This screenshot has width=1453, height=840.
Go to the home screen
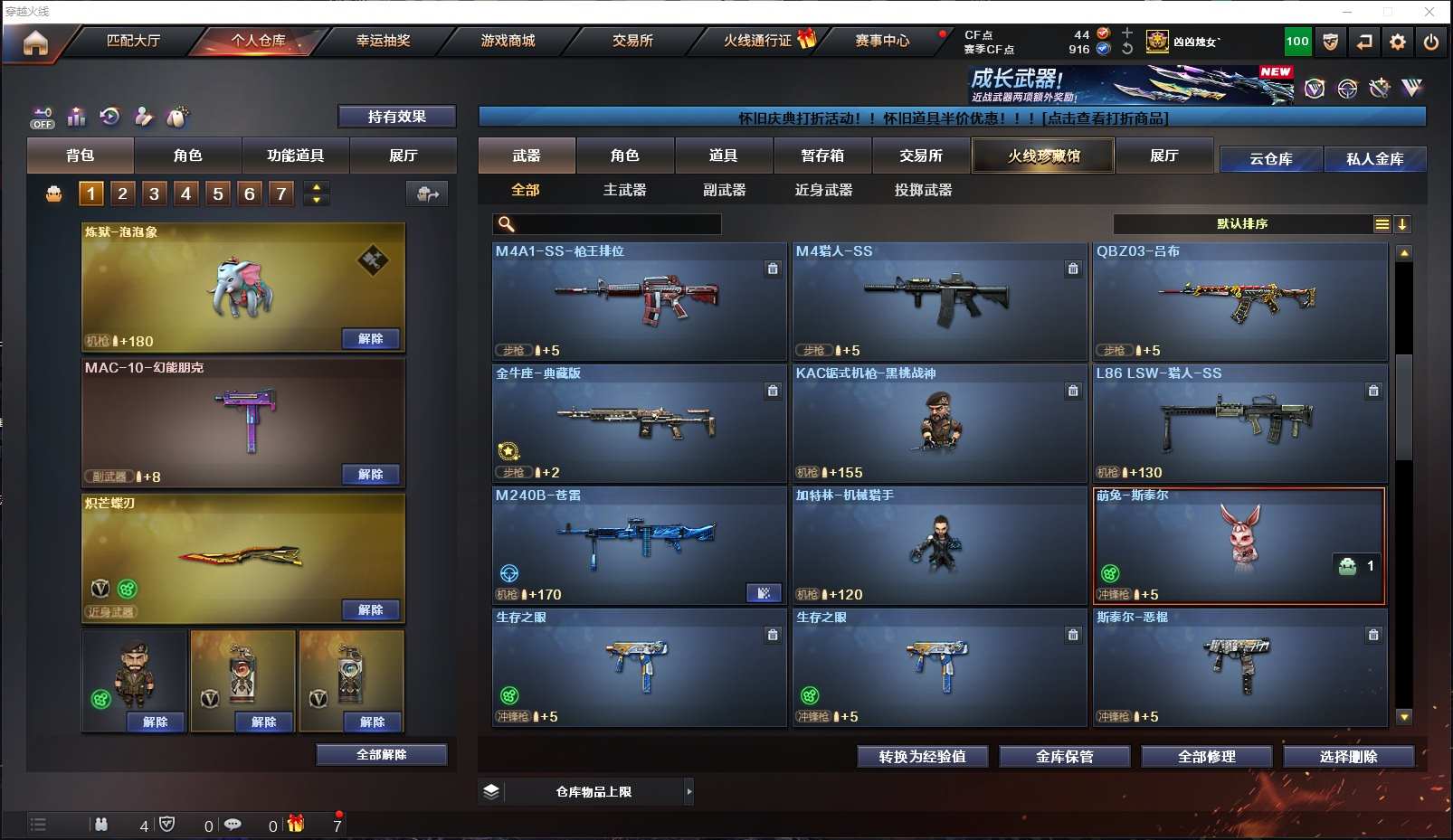pos(35,42)
